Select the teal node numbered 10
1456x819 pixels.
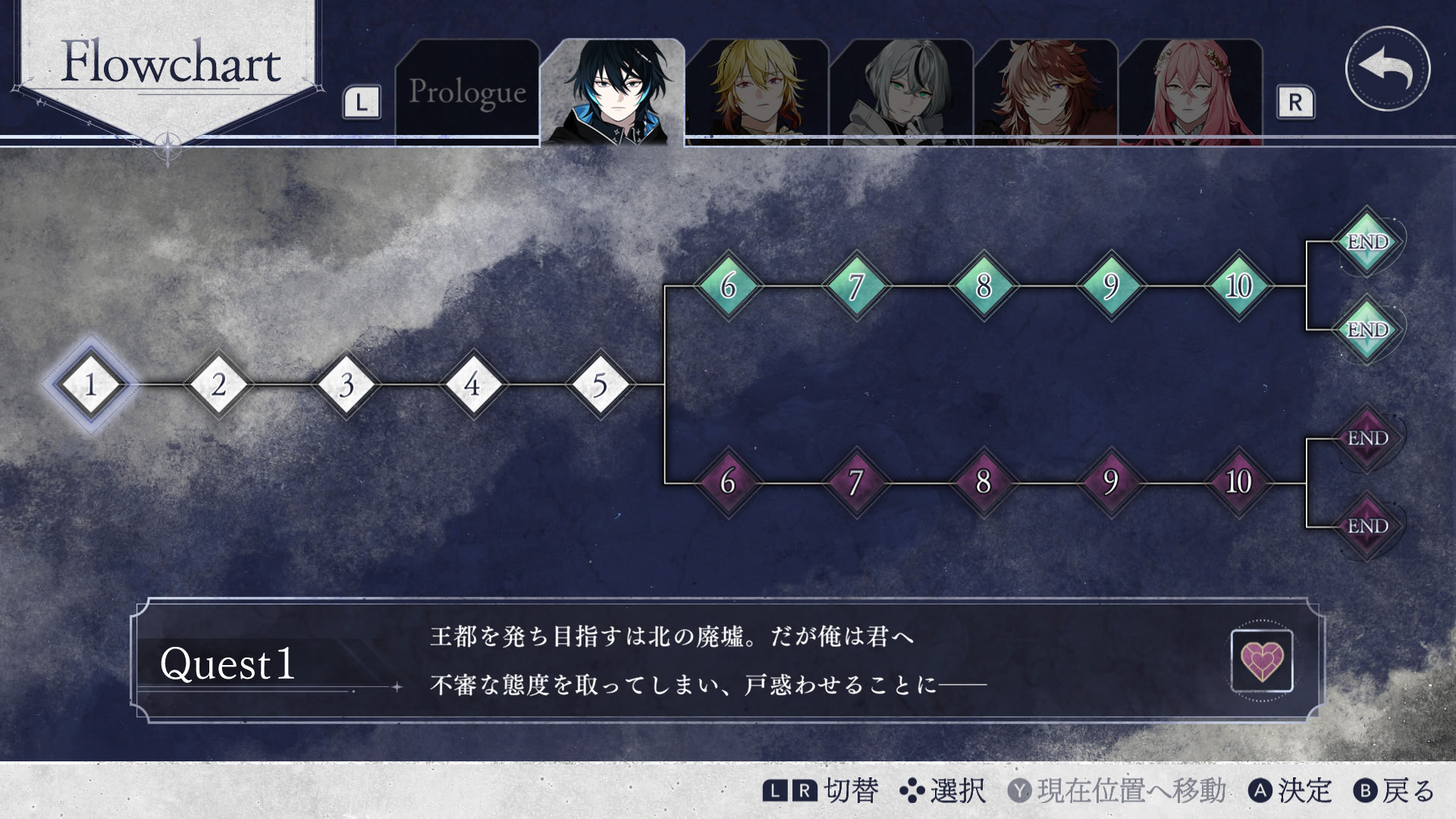(x=1237, y=287)
